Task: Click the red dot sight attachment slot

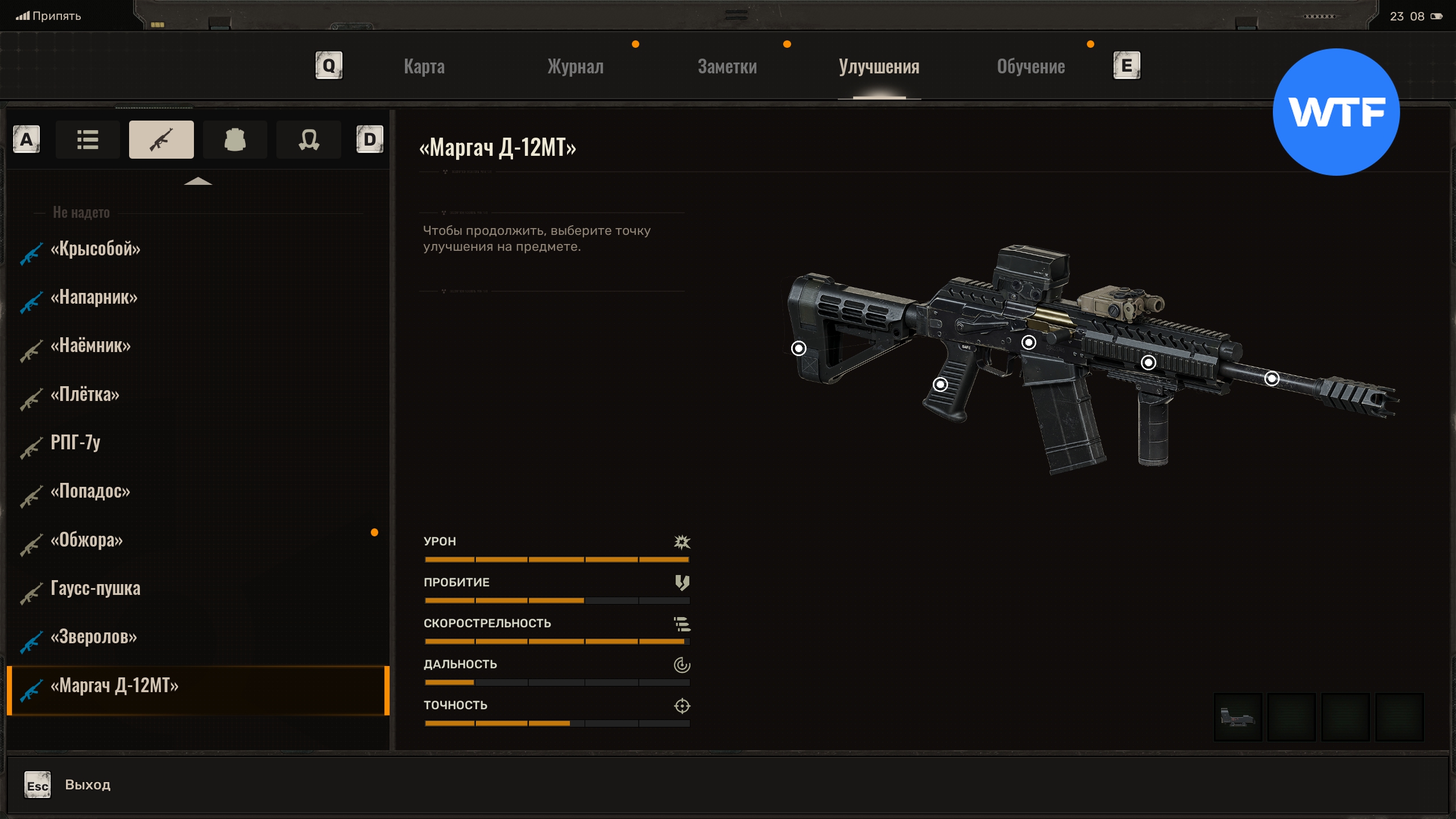Action: (x=1238, y=717)
